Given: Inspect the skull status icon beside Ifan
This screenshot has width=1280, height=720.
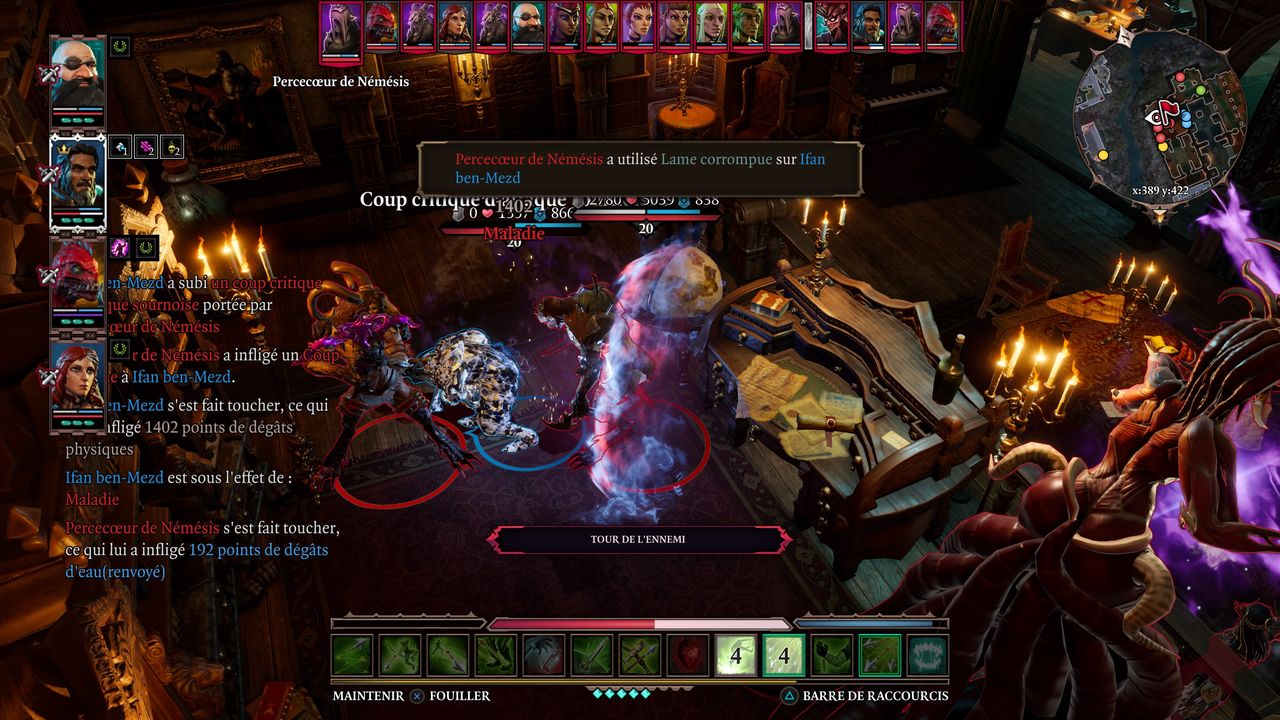Looking at the screenshot, I should pyautogui.click(x=171, y=147).
